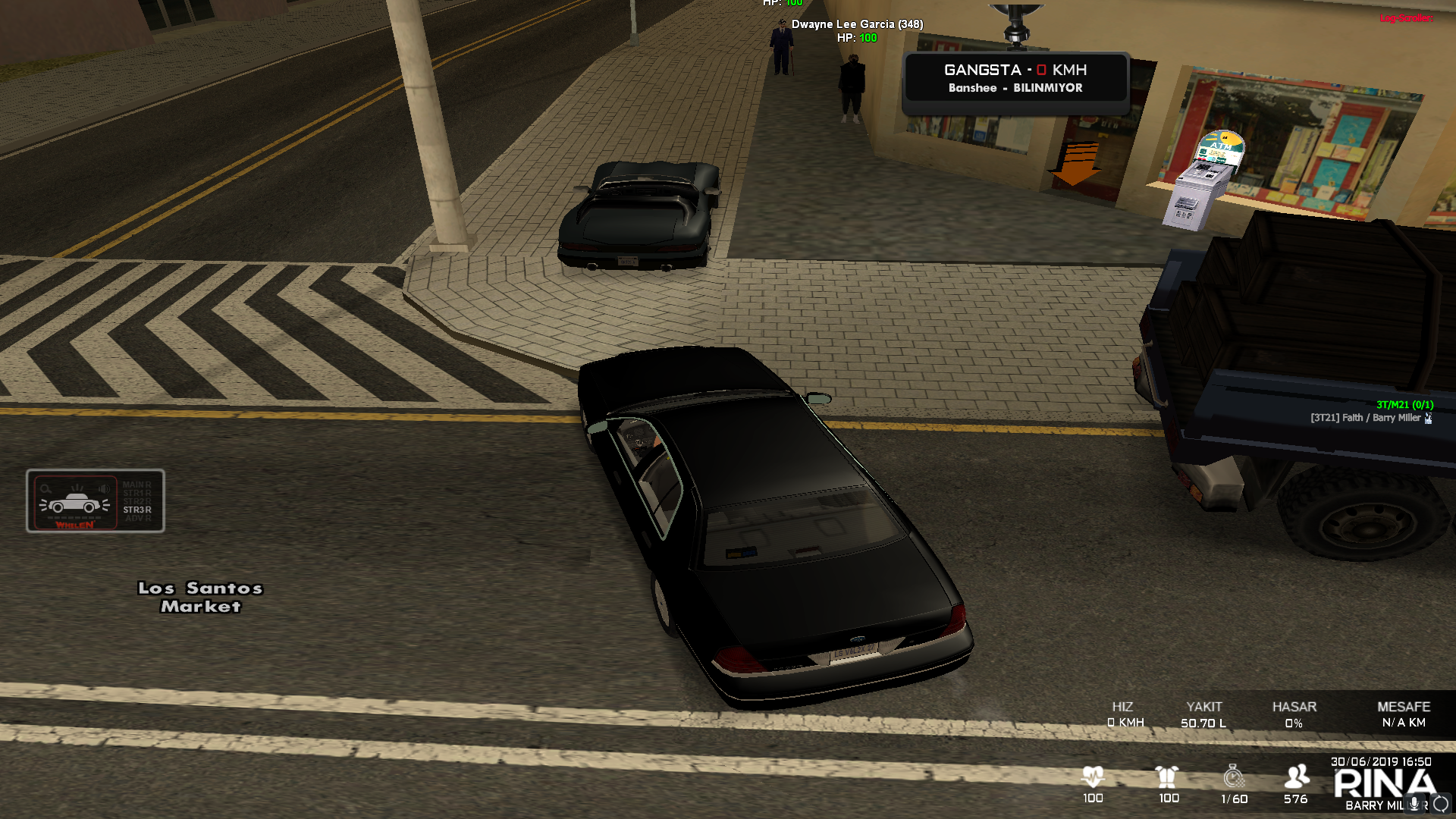1456x819 pixels.
Task: Click the online players icon
Action: (x=1296, y=777)
